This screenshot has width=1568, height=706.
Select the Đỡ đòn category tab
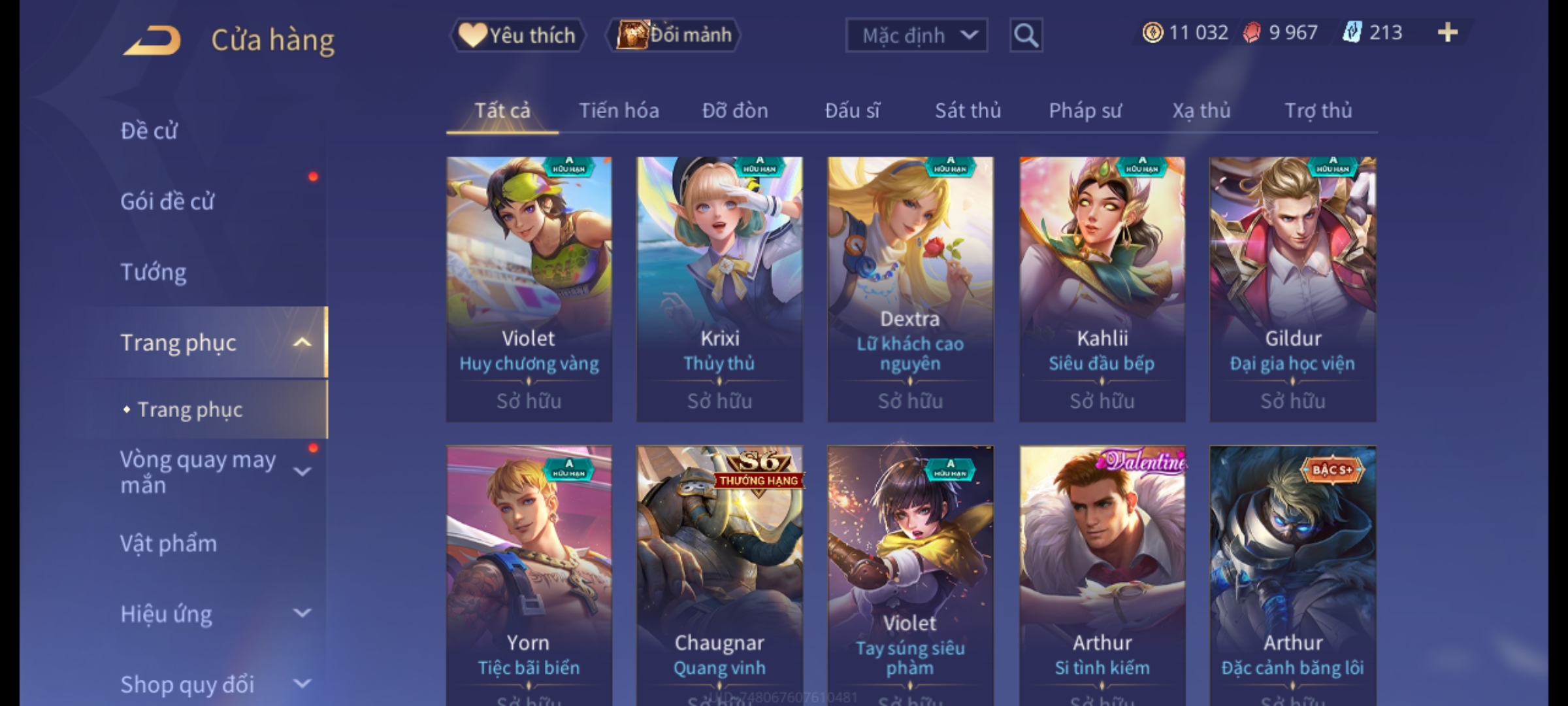[x=735, y=110]
